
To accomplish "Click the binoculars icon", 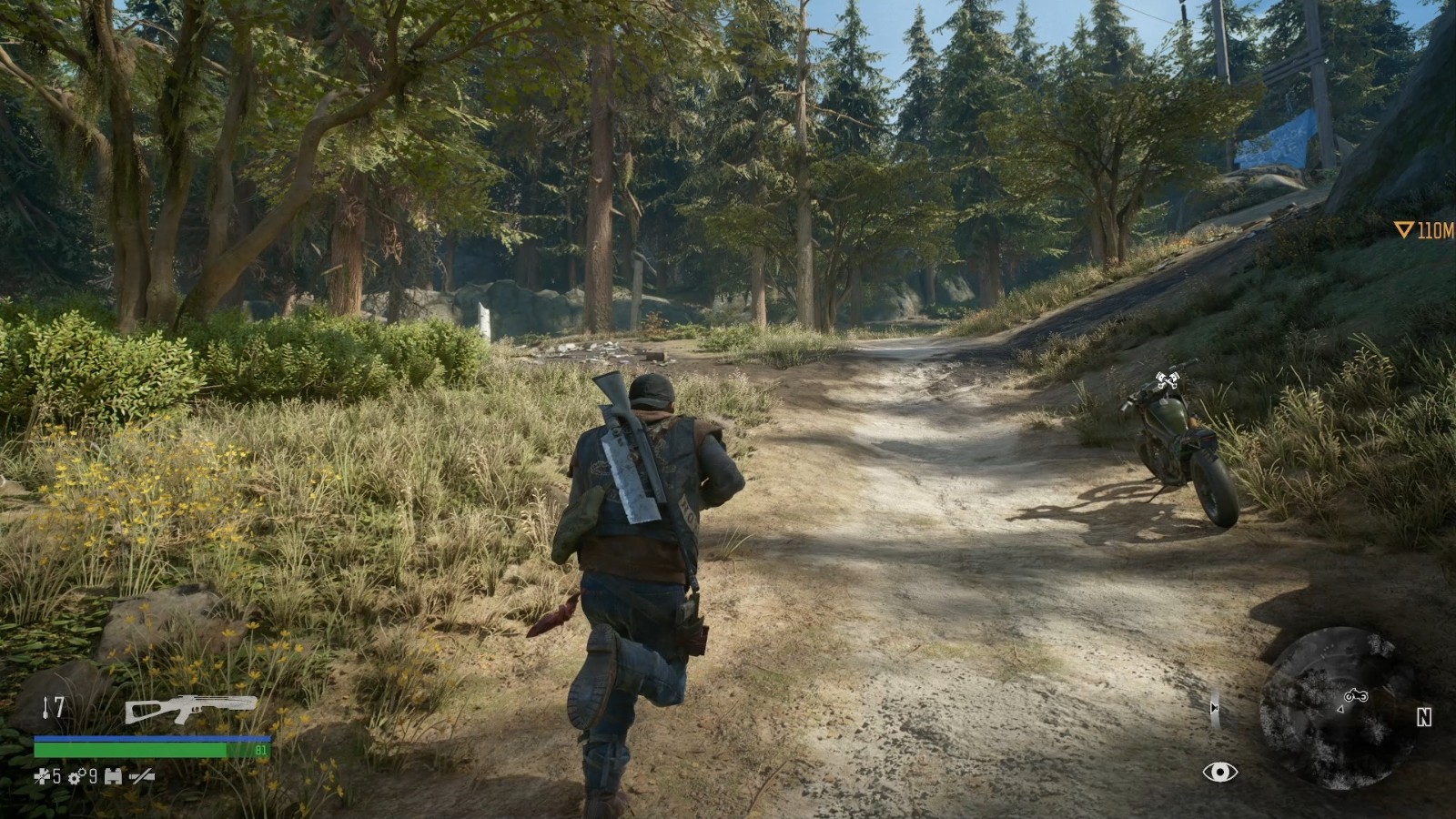I will (113, 776).
